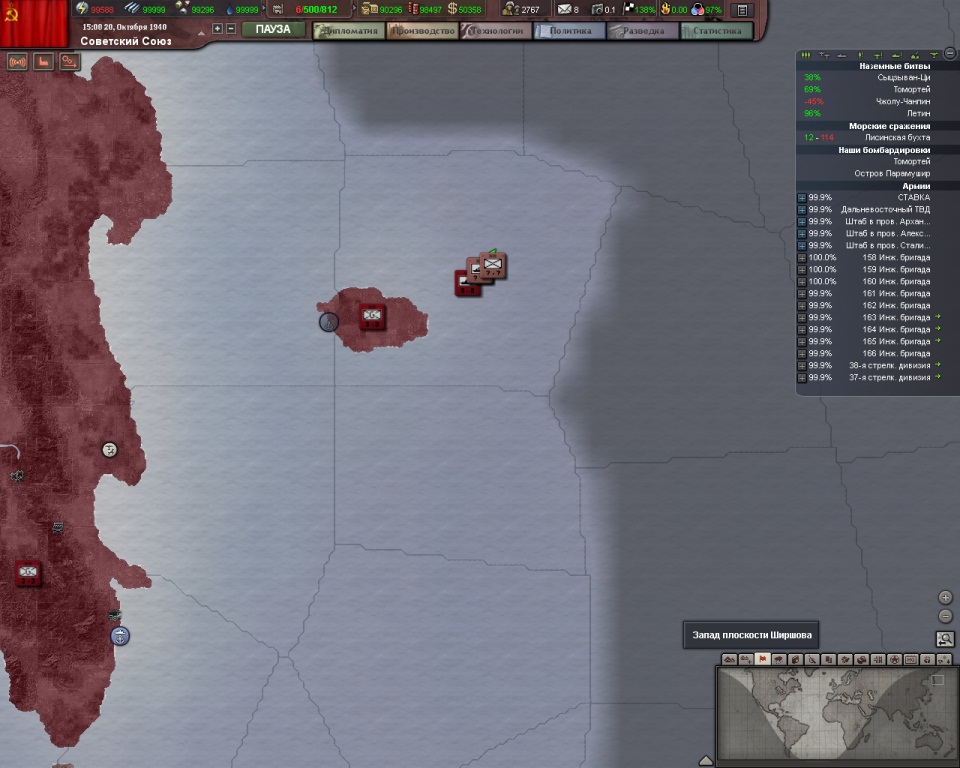The height and width of the screenshot is (768, 960).
Task: Select the red flag political map mode
Action: [x=763, y=660]
